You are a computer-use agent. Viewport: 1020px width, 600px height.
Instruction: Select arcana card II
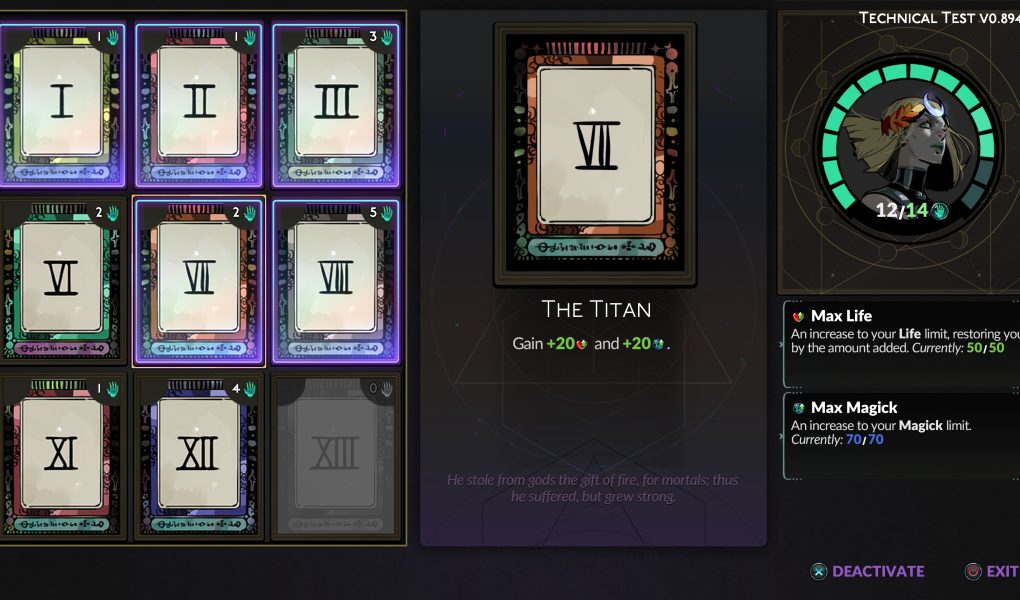[199, 104]
